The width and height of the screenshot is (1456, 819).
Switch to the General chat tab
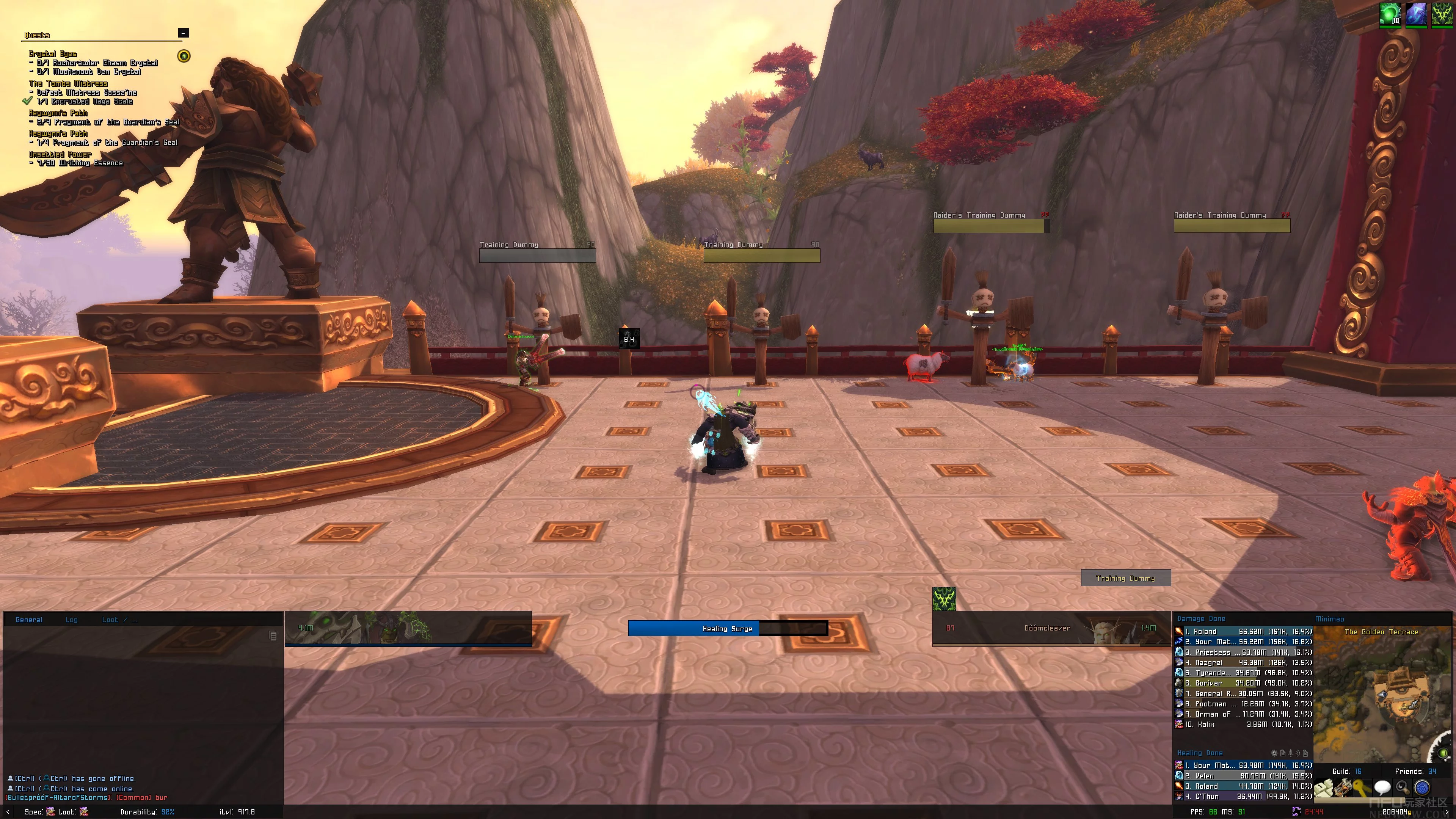tap(29, 620)
